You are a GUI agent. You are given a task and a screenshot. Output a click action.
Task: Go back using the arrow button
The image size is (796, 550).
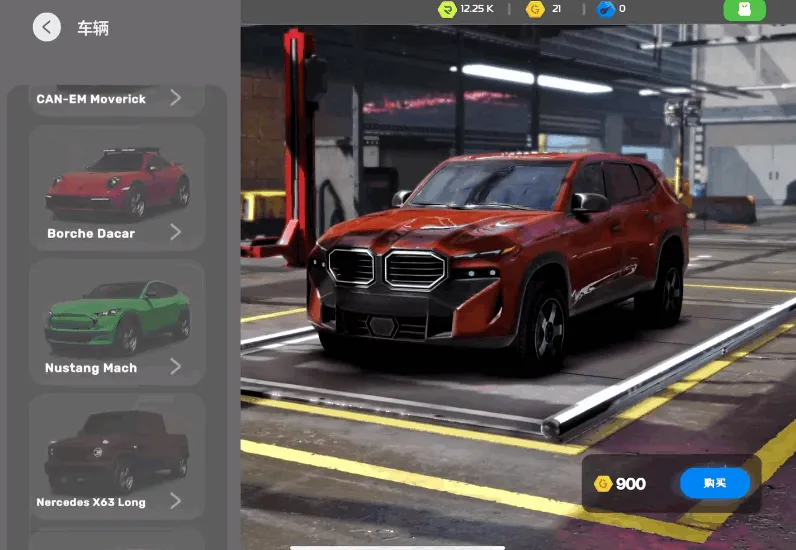click(x=47, y=27)
